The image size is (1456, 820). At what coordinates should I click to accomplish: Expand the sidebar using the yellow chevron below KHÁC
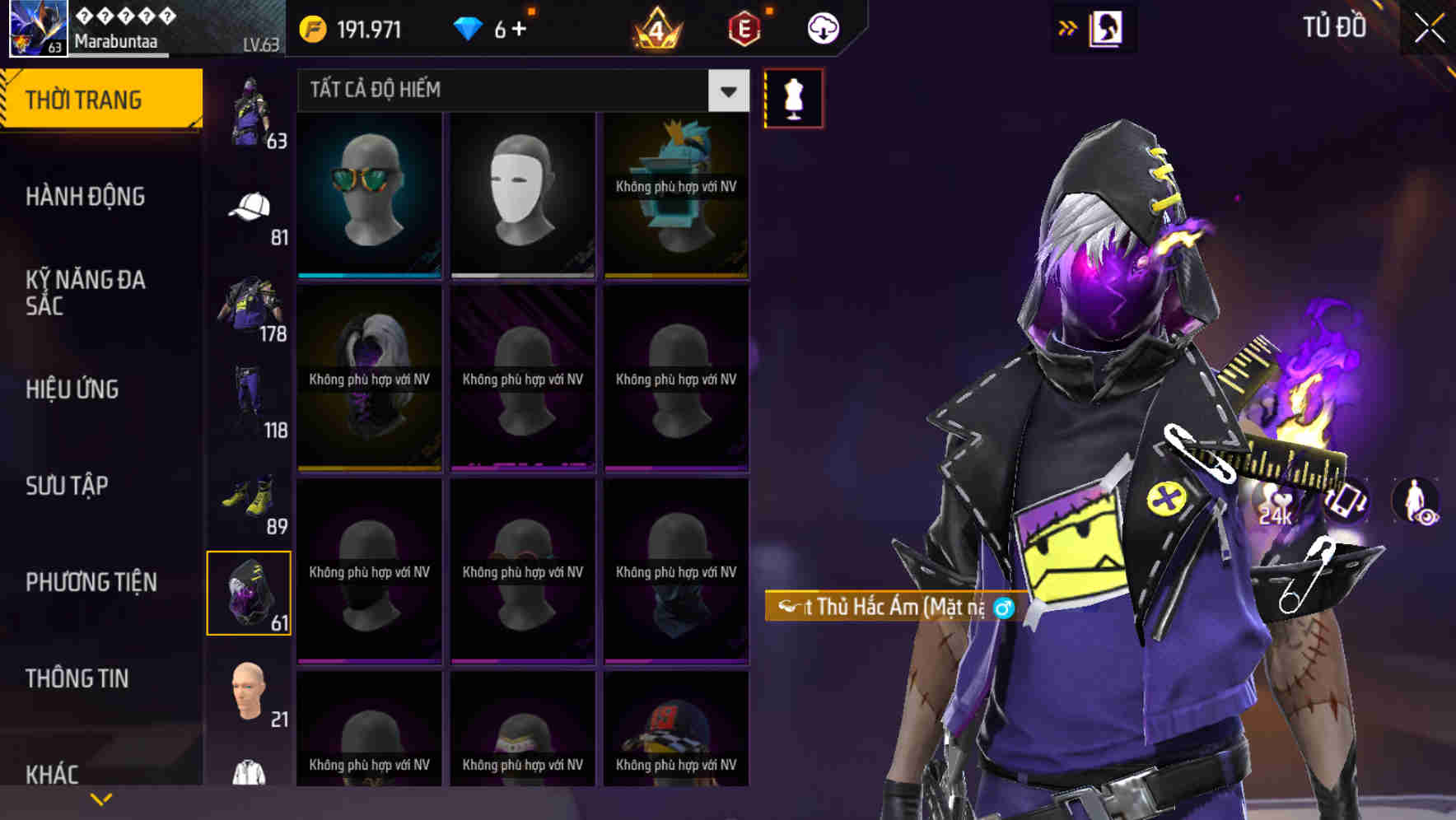pyautogui.click(x=101, y=799)
